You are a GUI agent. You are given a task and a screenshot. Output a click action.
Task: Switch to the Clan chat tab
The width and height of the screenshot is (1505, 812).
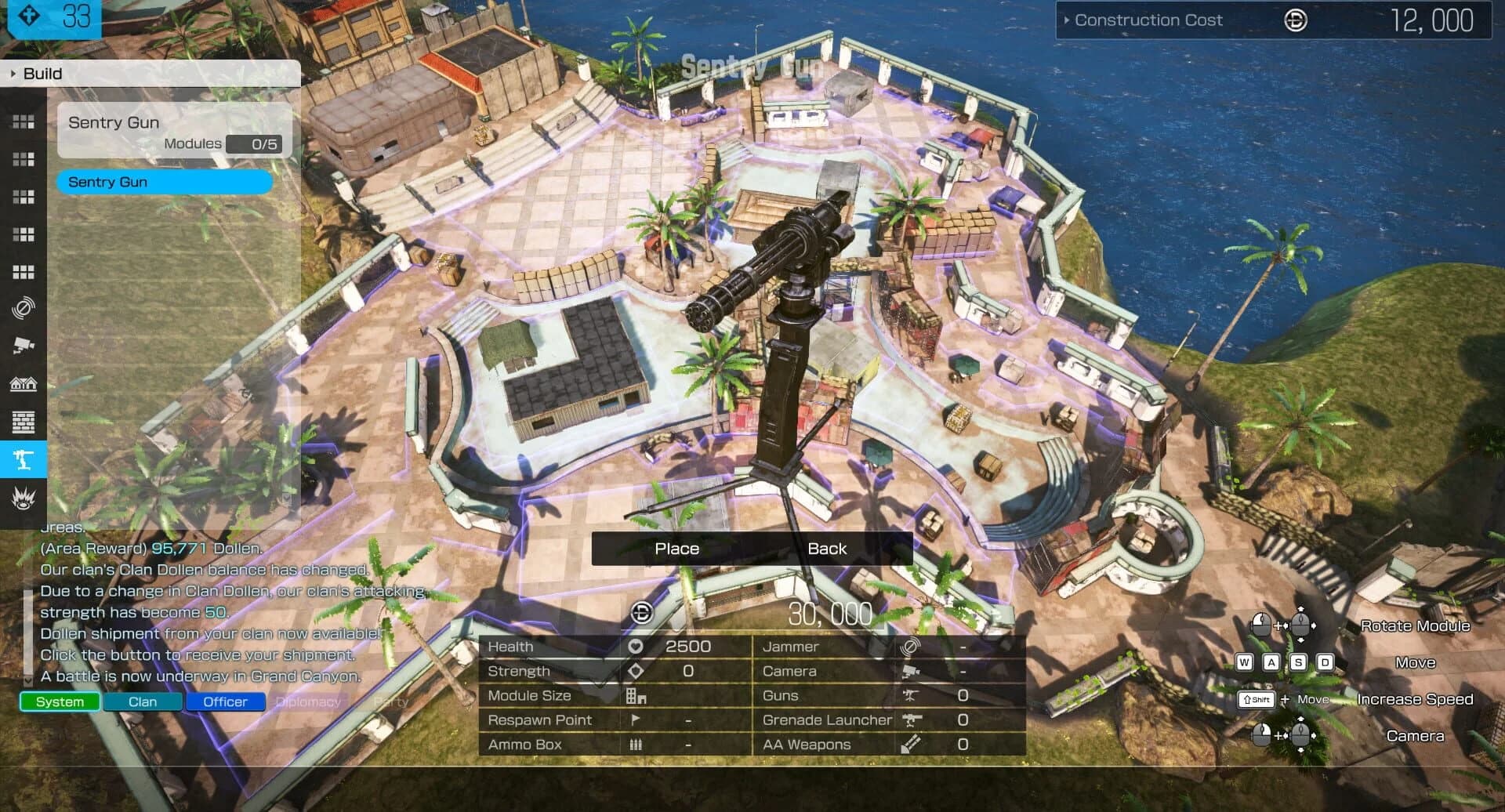143,701
